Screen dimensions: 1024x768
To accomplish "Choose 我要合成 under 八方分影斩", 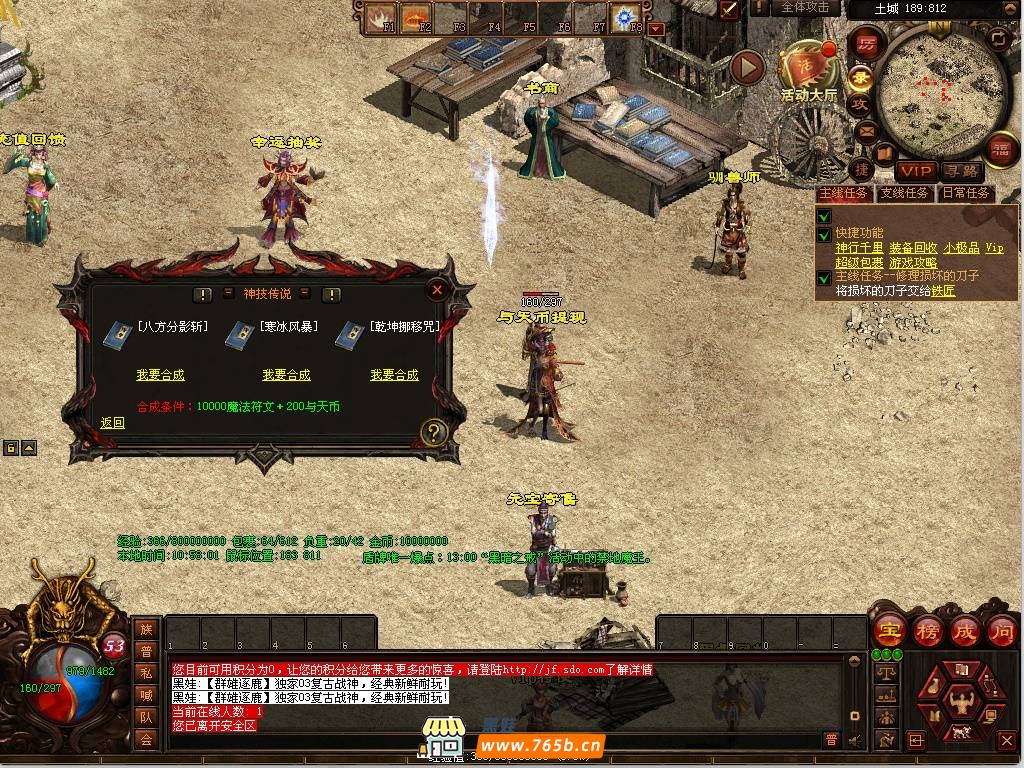I will pyautogui.click(x=160, y=375).
